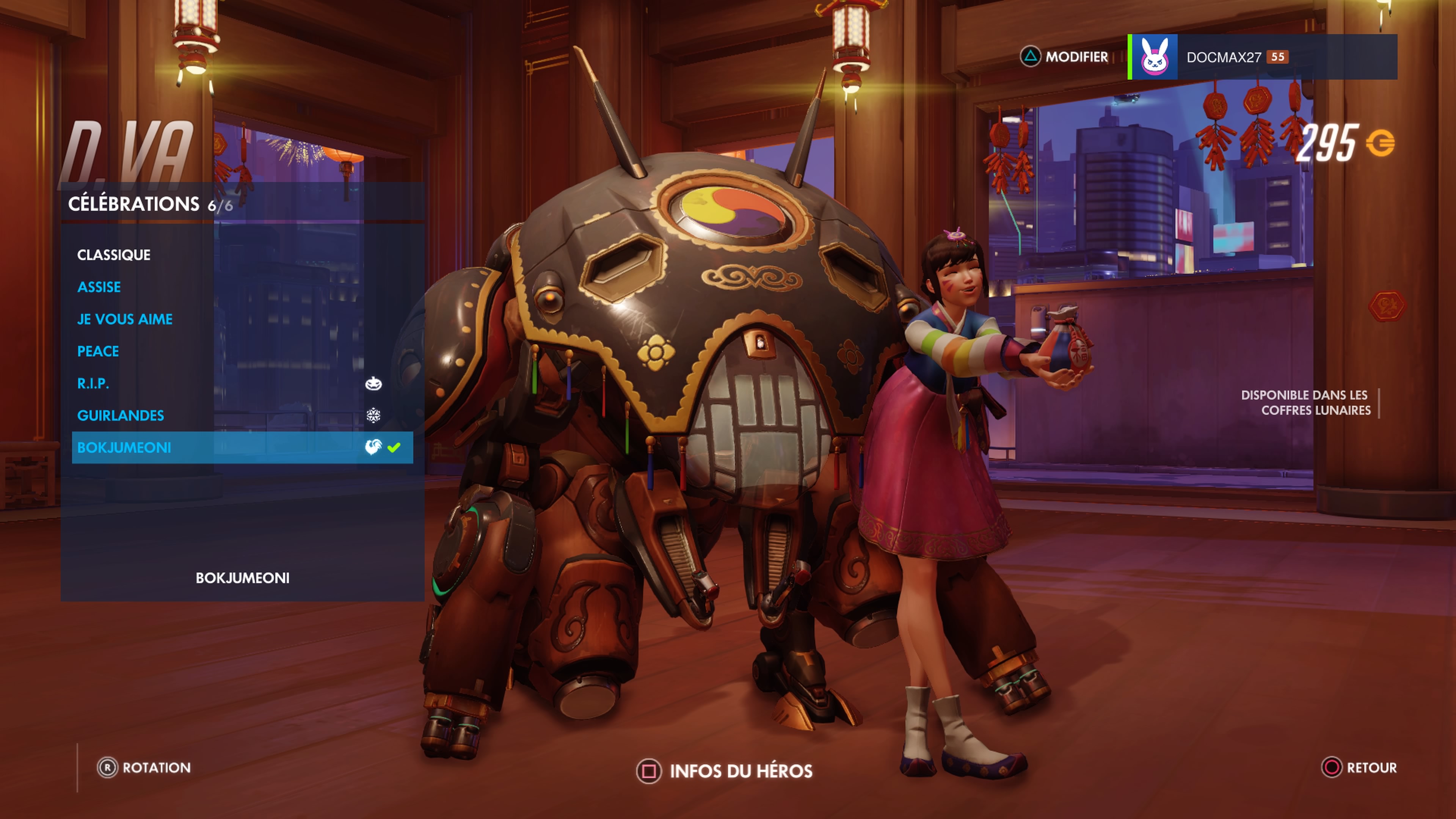Open Infos du Héros
Screen dimensions: 1456x819
pos(725,771)
